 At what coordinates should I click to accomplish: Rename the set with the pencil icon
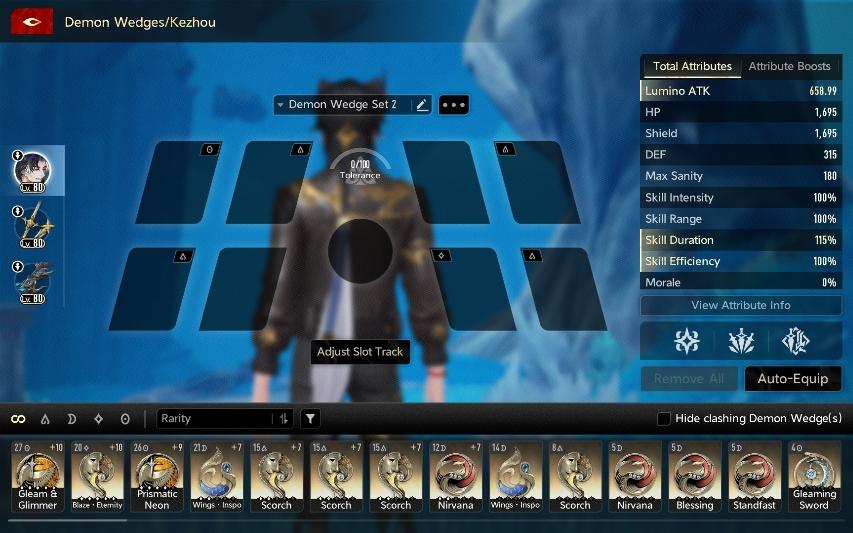[x=422, y=104]
